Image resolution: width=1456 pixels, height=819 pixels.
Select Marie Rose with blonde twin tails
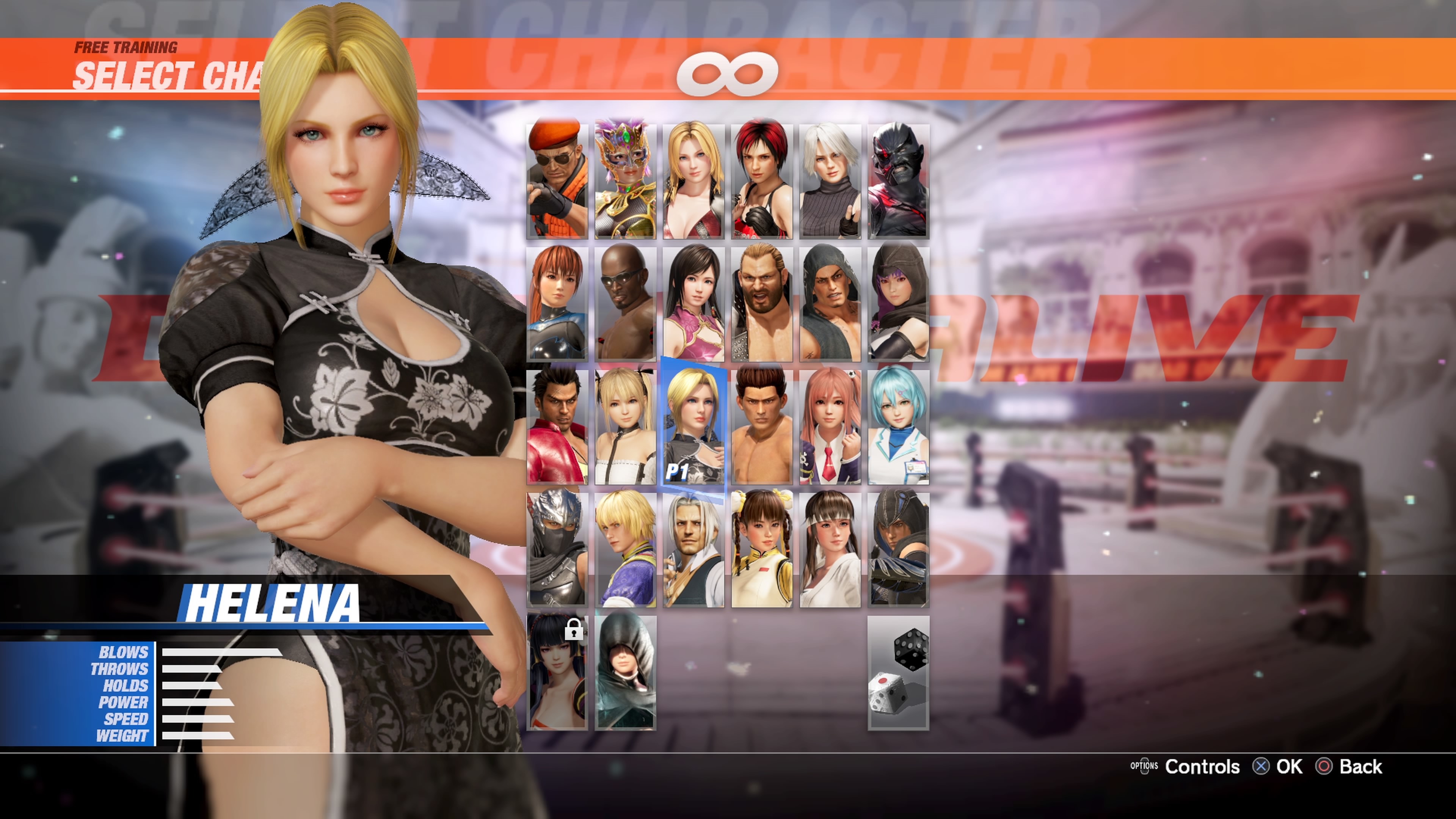(625, 427)
